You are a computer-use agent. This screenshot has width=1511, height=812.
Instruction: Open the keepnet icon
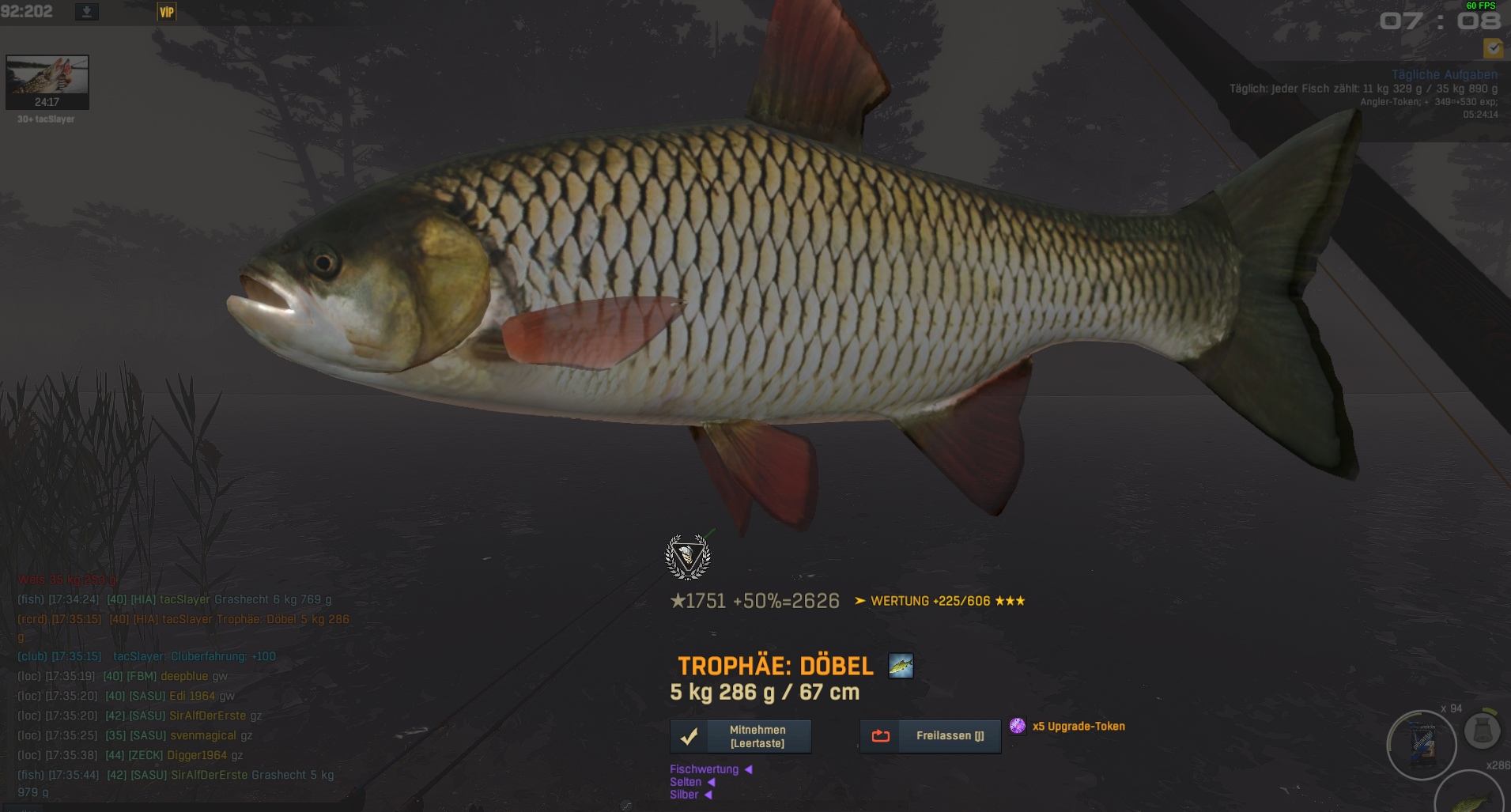point(1482,731)
